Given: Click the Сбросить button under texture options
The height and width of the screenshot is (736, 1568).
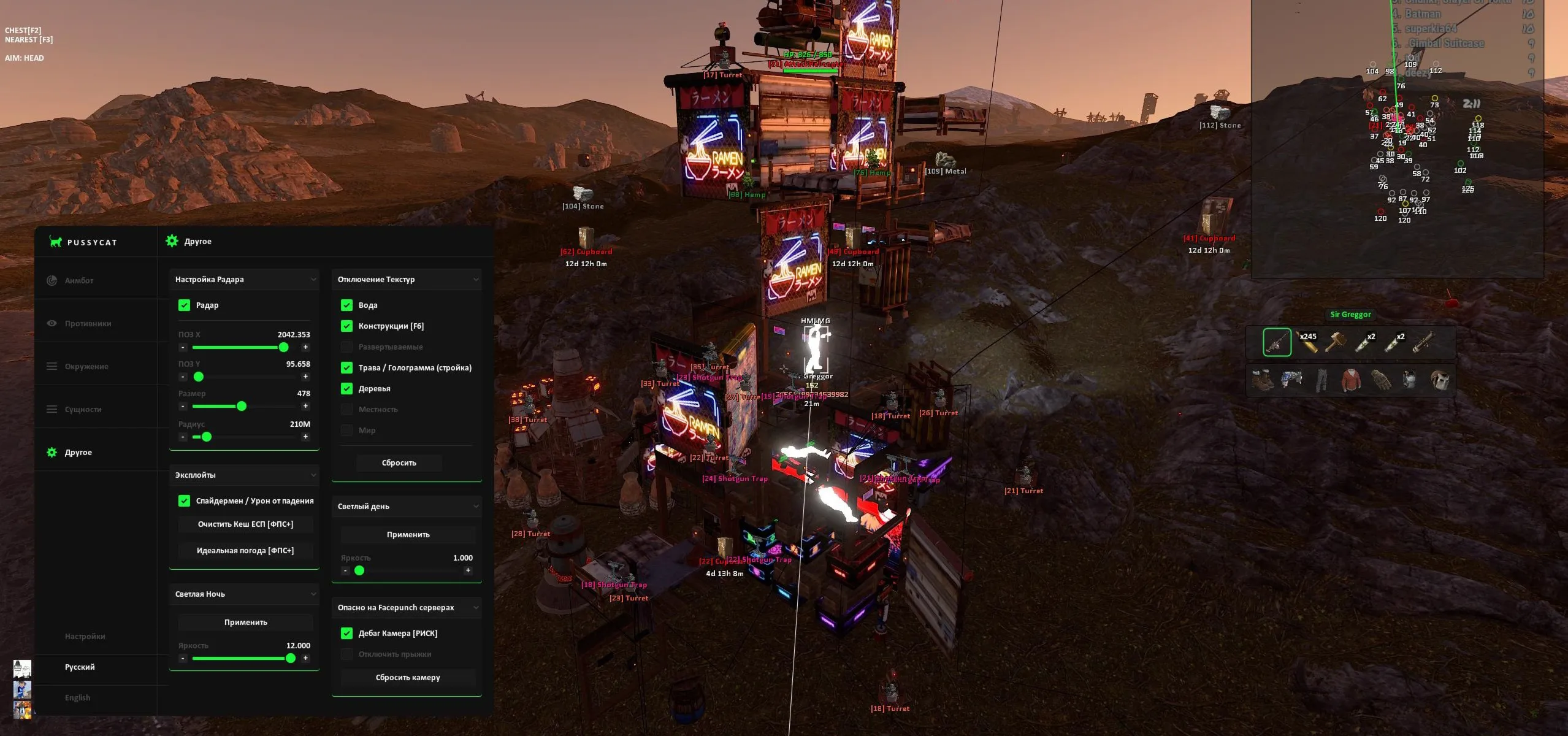Looking at the screenshot, I should click(399, 462).
